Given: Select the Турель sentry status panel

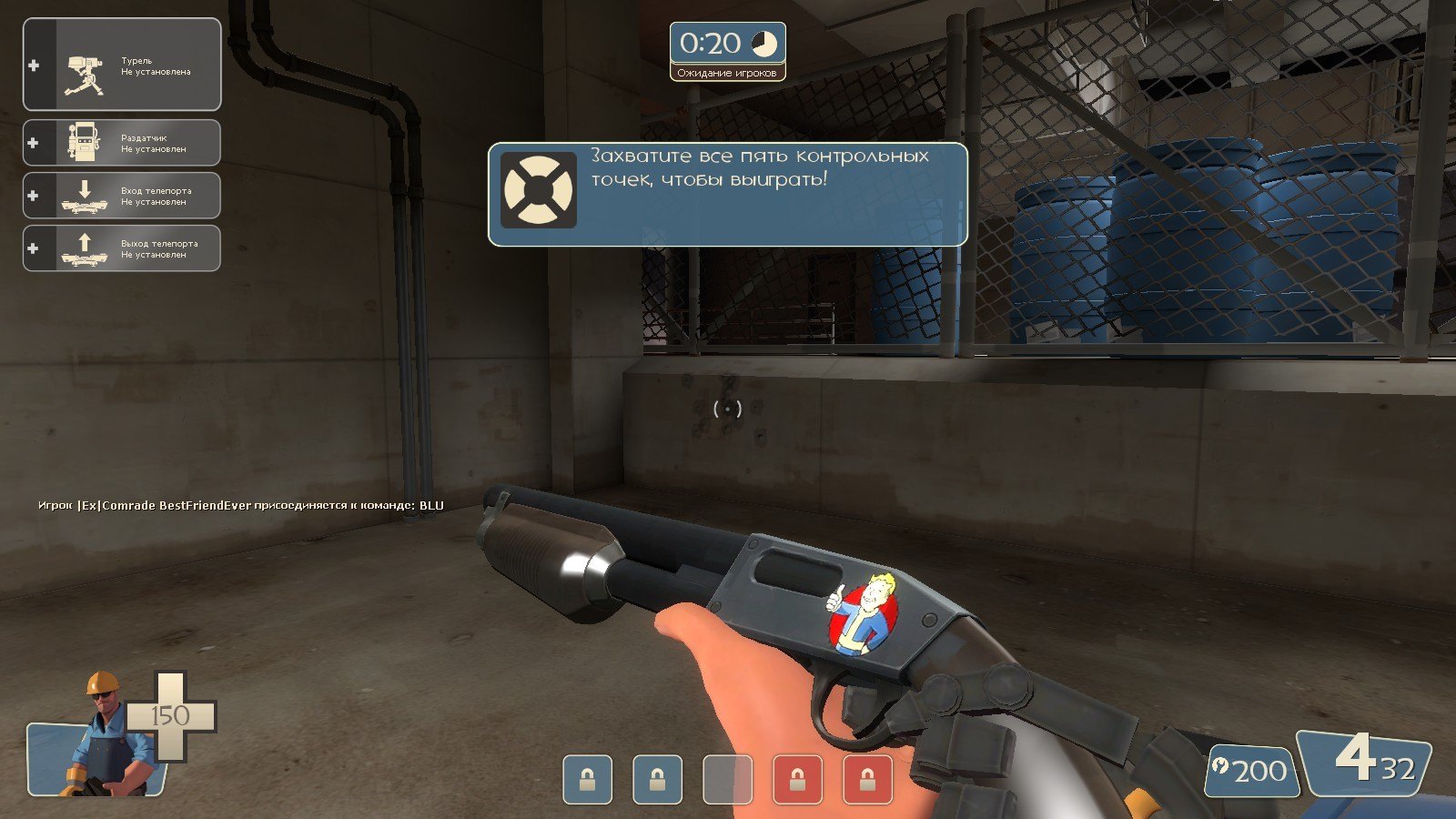Looking at the screenshot, I should pos(122,65).
